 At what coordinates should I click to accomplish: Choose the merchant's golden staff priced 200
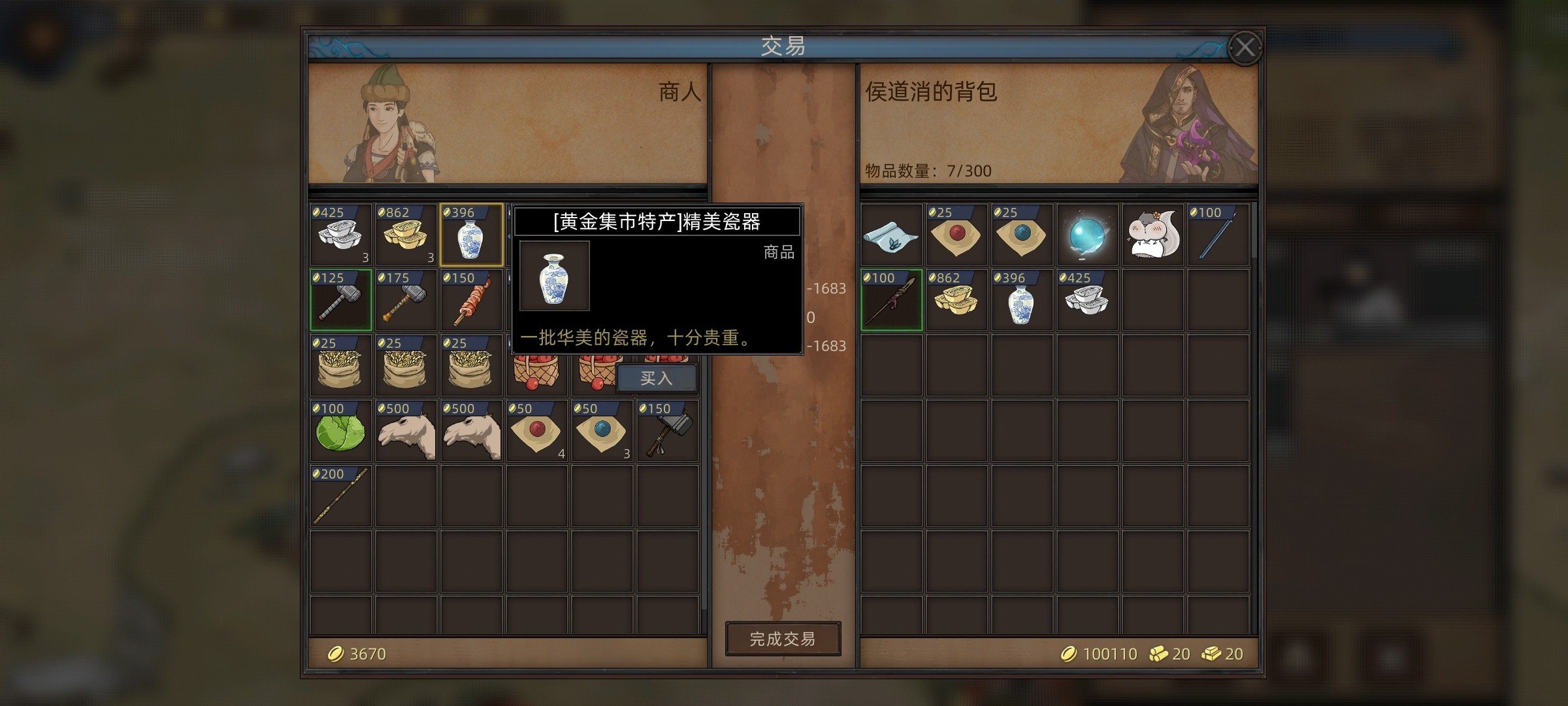click(340, 497)
